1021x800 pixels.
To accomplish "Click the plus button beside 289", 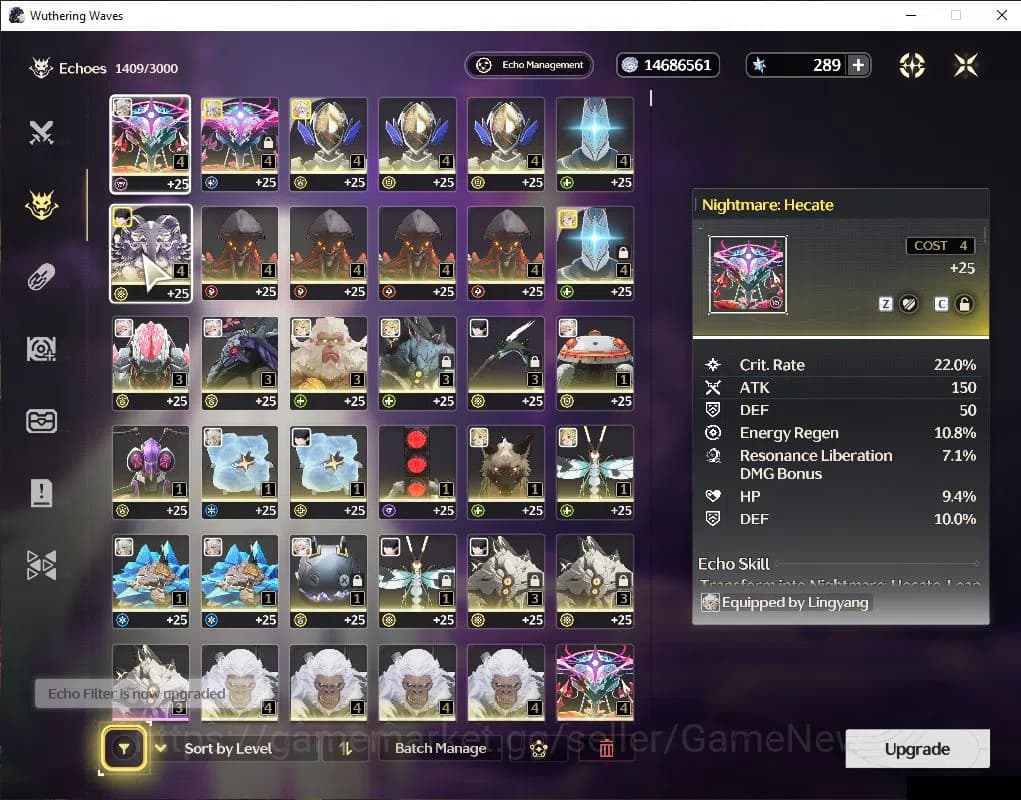I will click(858, 65).
